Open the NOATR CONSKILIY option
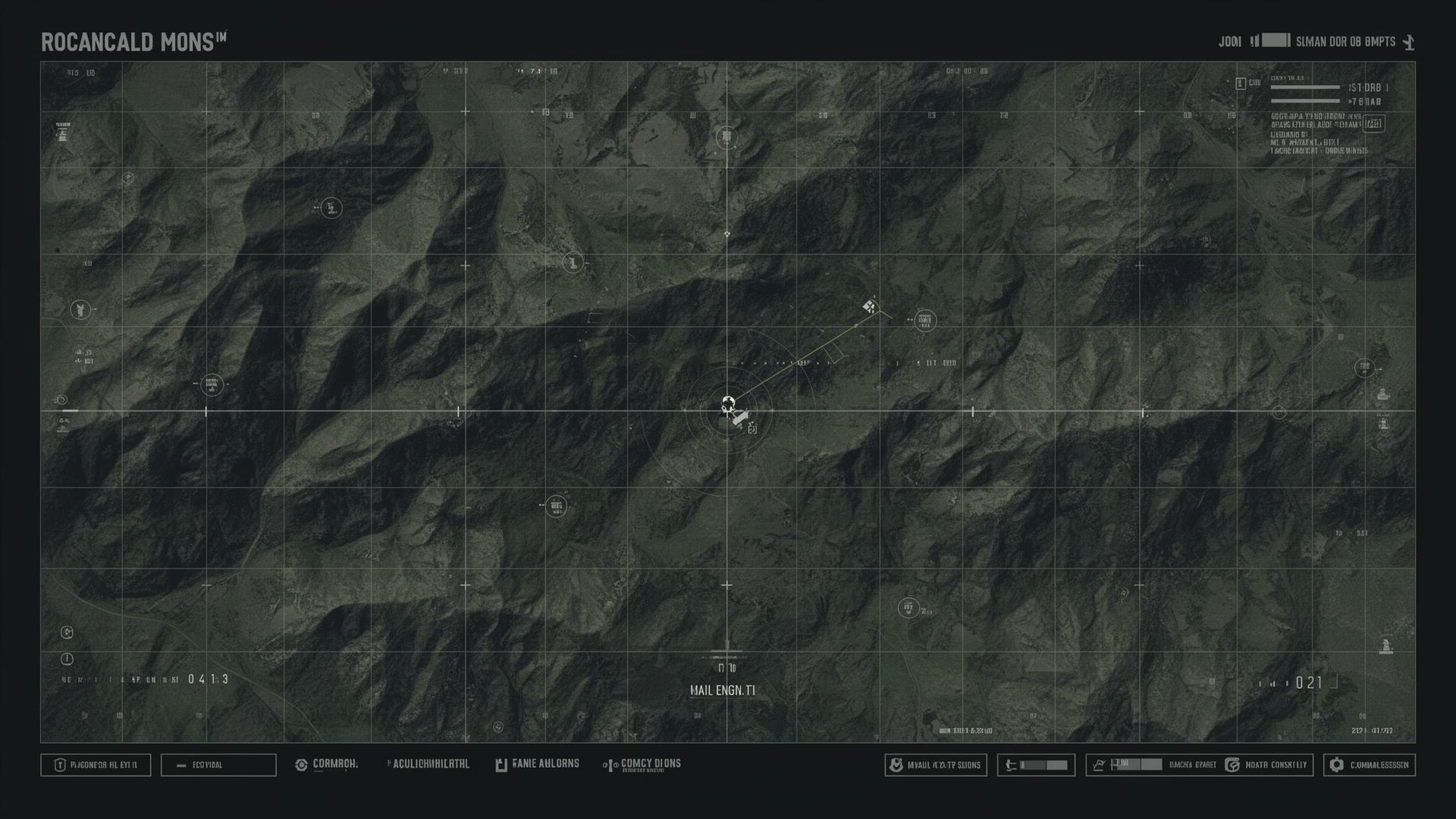The image size is (1456, 819). pyautogui.click(x=1266, y=765)
